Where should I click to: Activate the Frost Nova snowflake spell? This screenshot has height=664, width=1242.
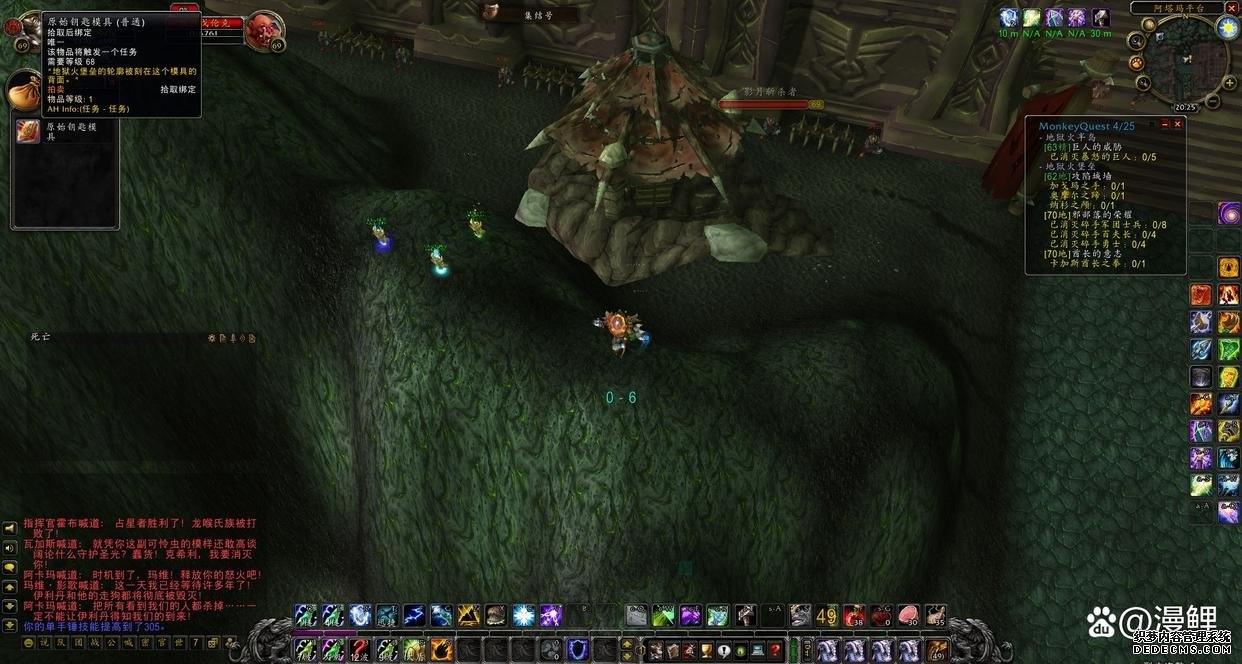click(523, 616)
